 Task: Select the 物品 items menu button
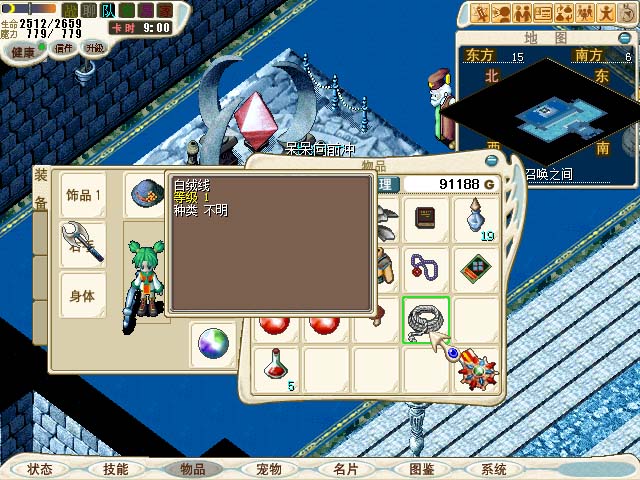[x=191, y=468]
